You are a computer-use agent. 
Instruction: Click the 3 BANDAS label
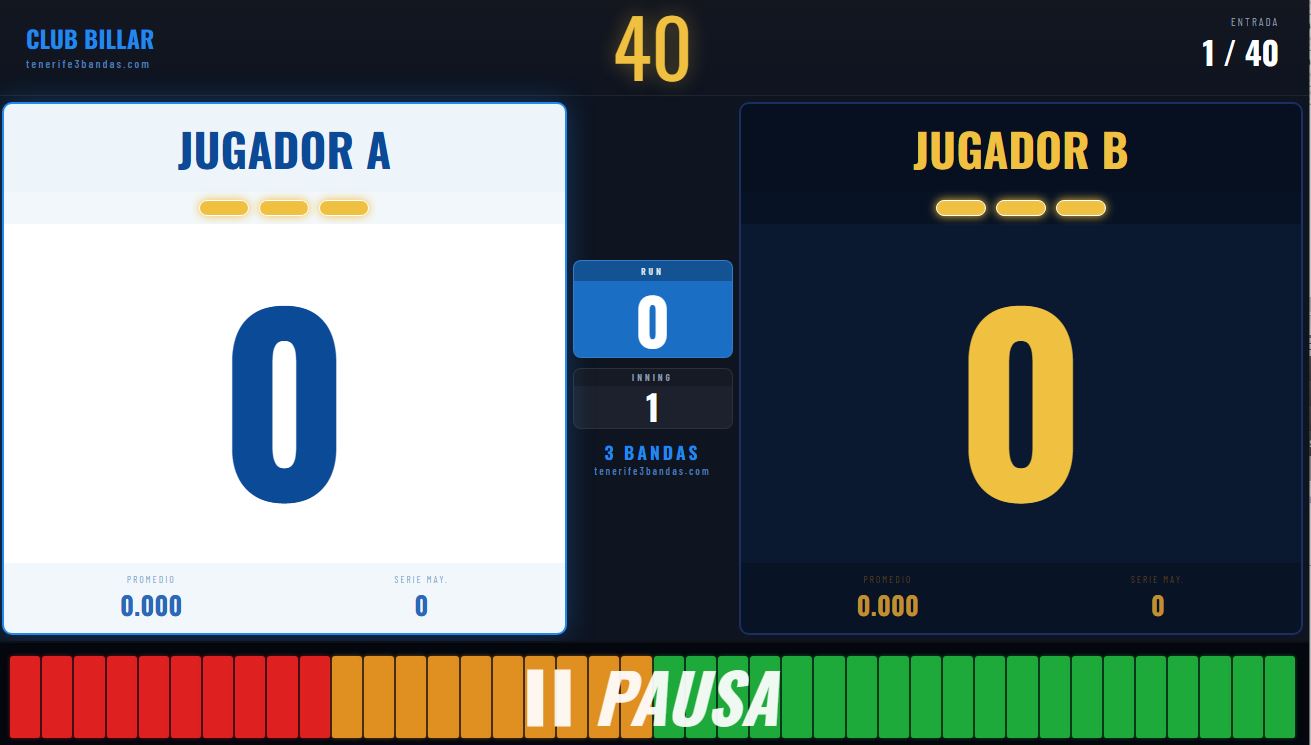pyautogui.click(x=652, y=452)
